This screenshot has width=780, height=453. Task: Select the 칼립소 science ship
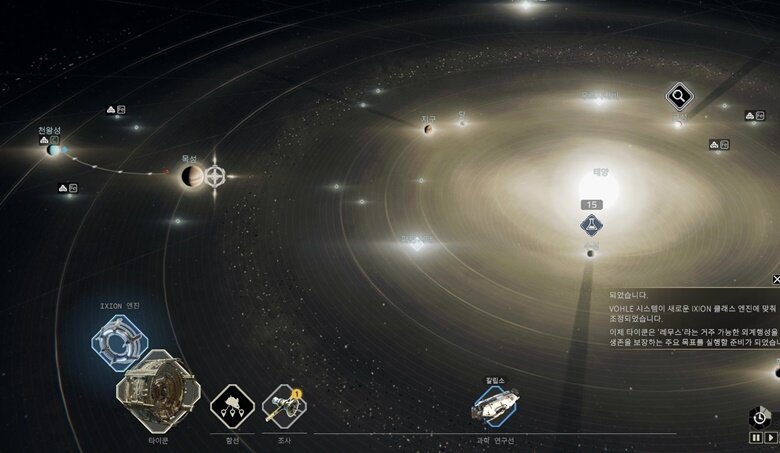496,405
